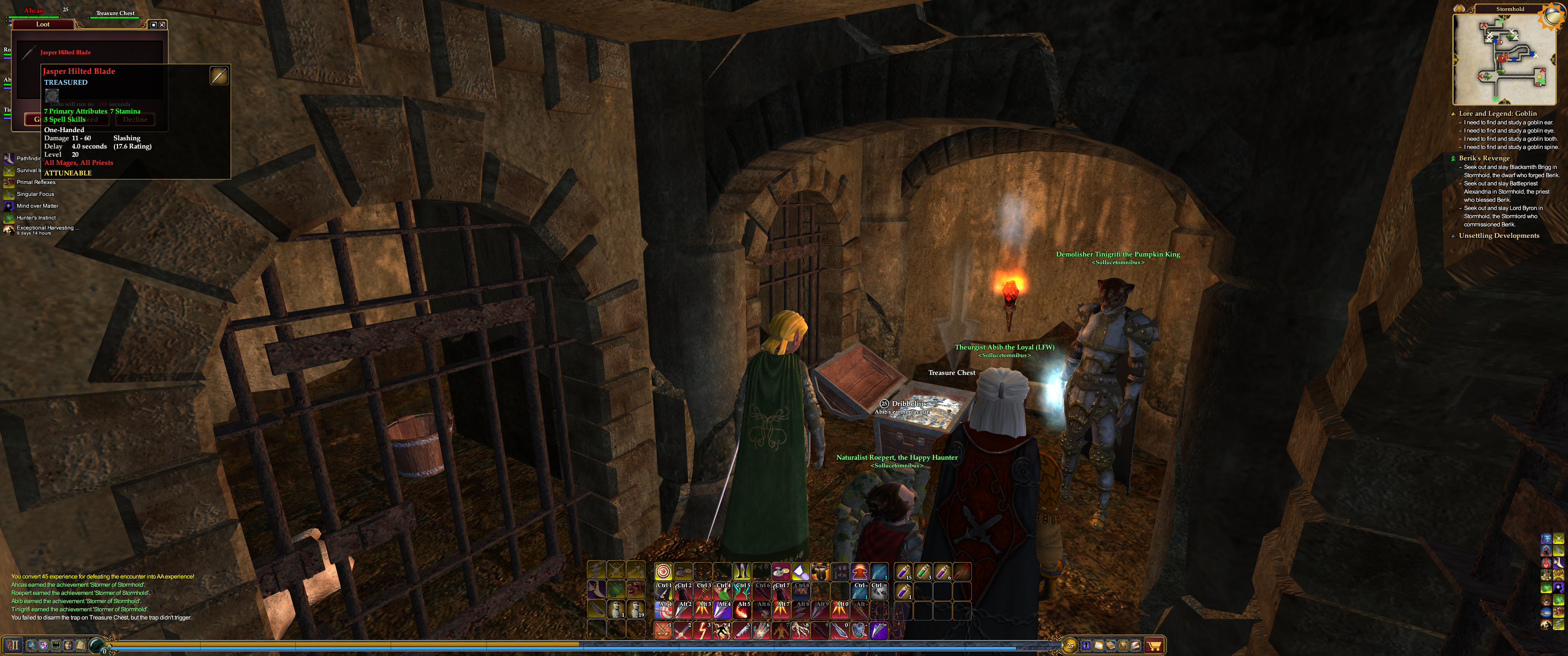Decline the Jasper Hilted Blade loot
Image resolution: width=1568 pixels, height=656 pixels.
pos(135,119)
